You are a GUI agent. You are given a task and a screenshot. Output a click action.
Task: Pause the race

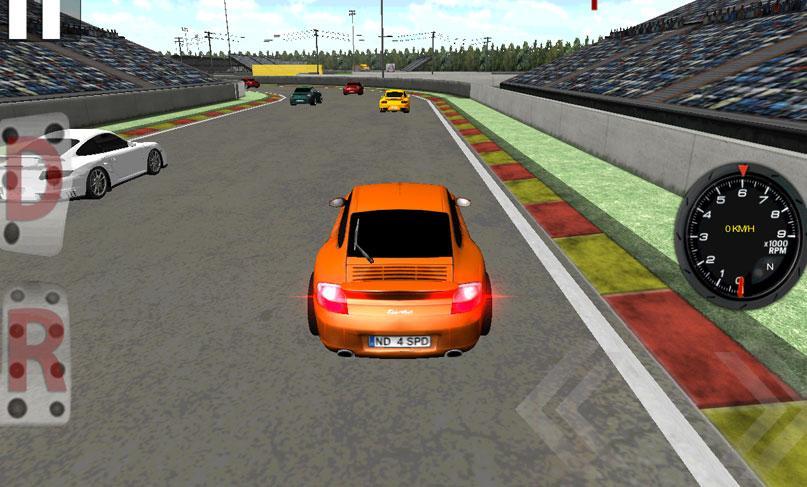point(34,18)
